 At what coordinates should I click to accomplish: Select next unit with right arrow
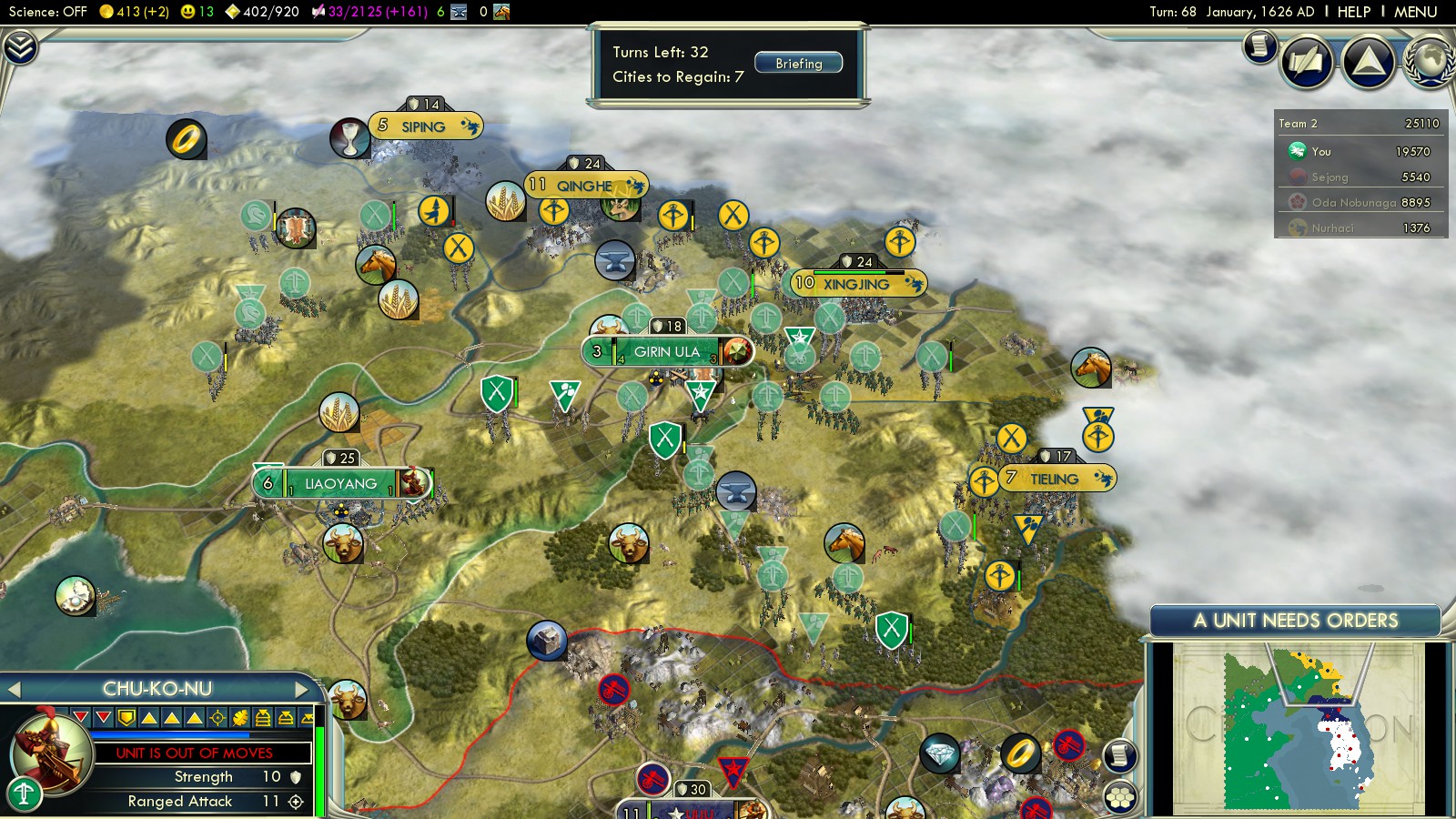301,690
